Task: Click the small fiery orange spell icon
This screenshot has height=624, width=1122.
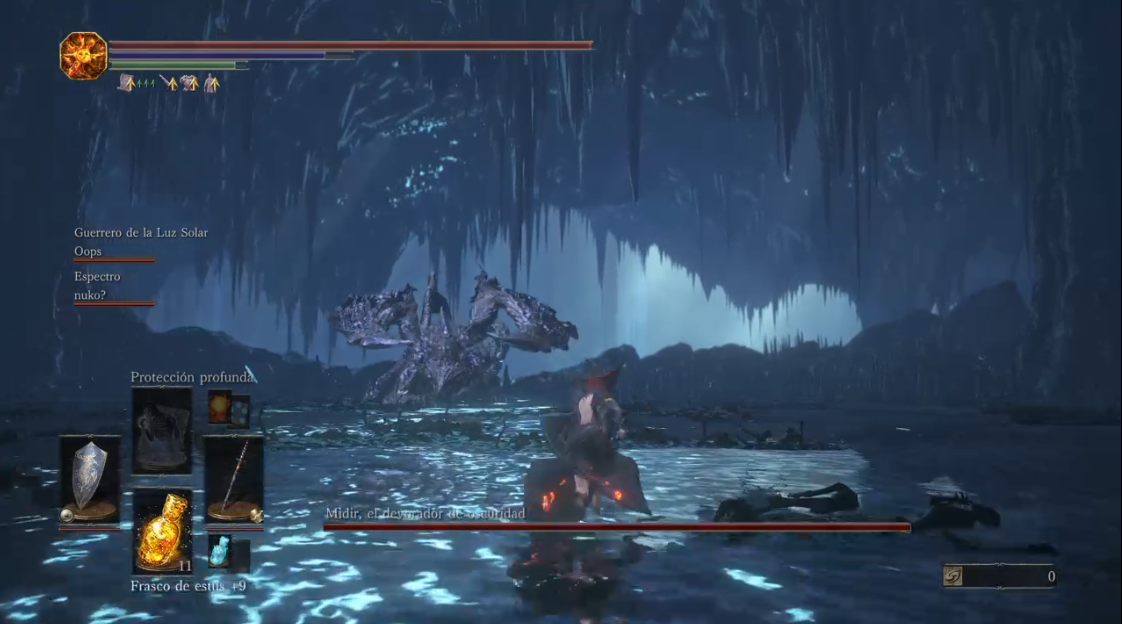Action: point(220,405)
